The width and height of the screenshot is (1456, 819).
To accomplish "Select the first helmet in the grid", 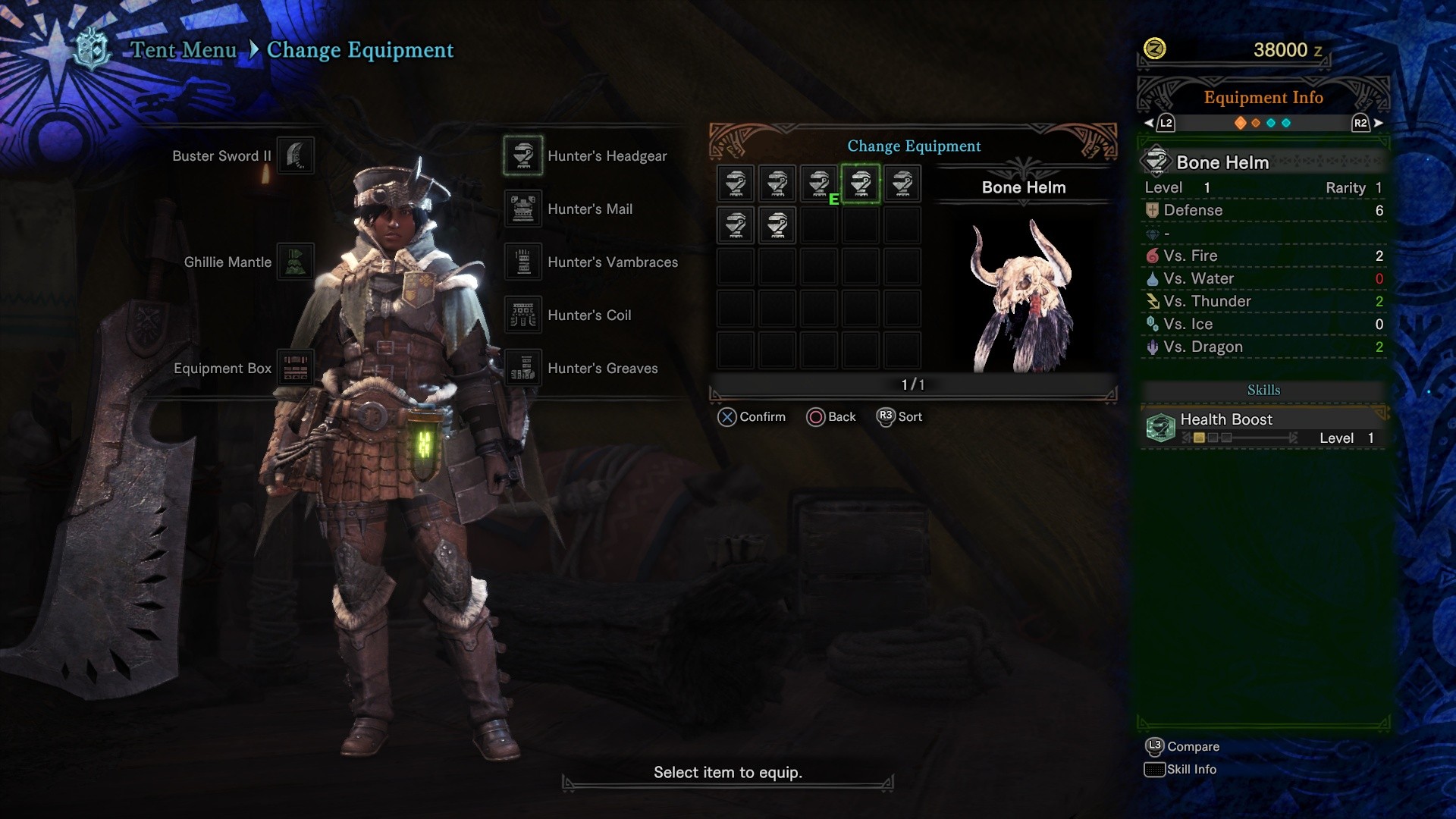I will click(x=735, y=183).
